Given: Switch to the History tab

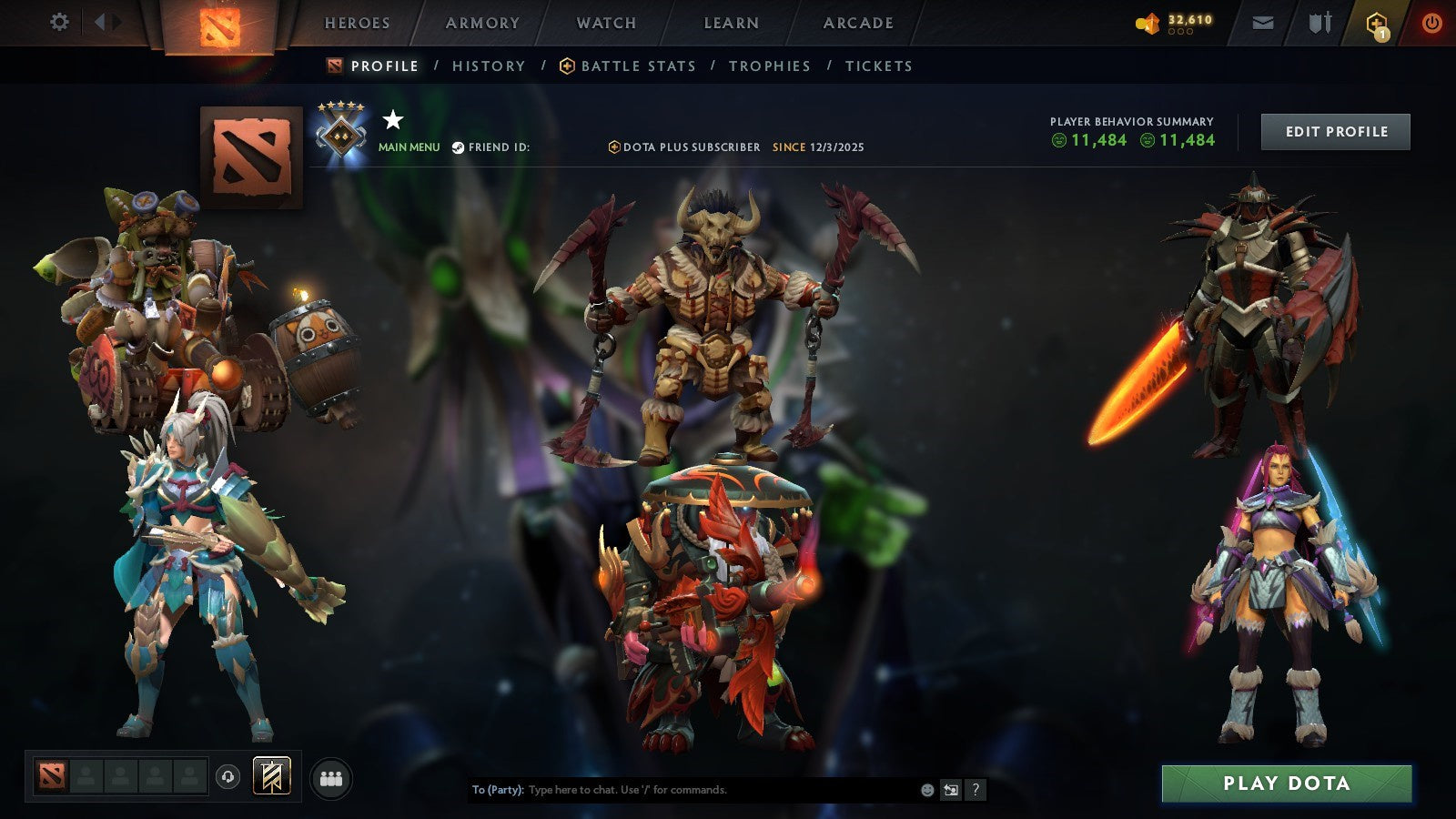Looking at the screenshot, I should 488,66.
